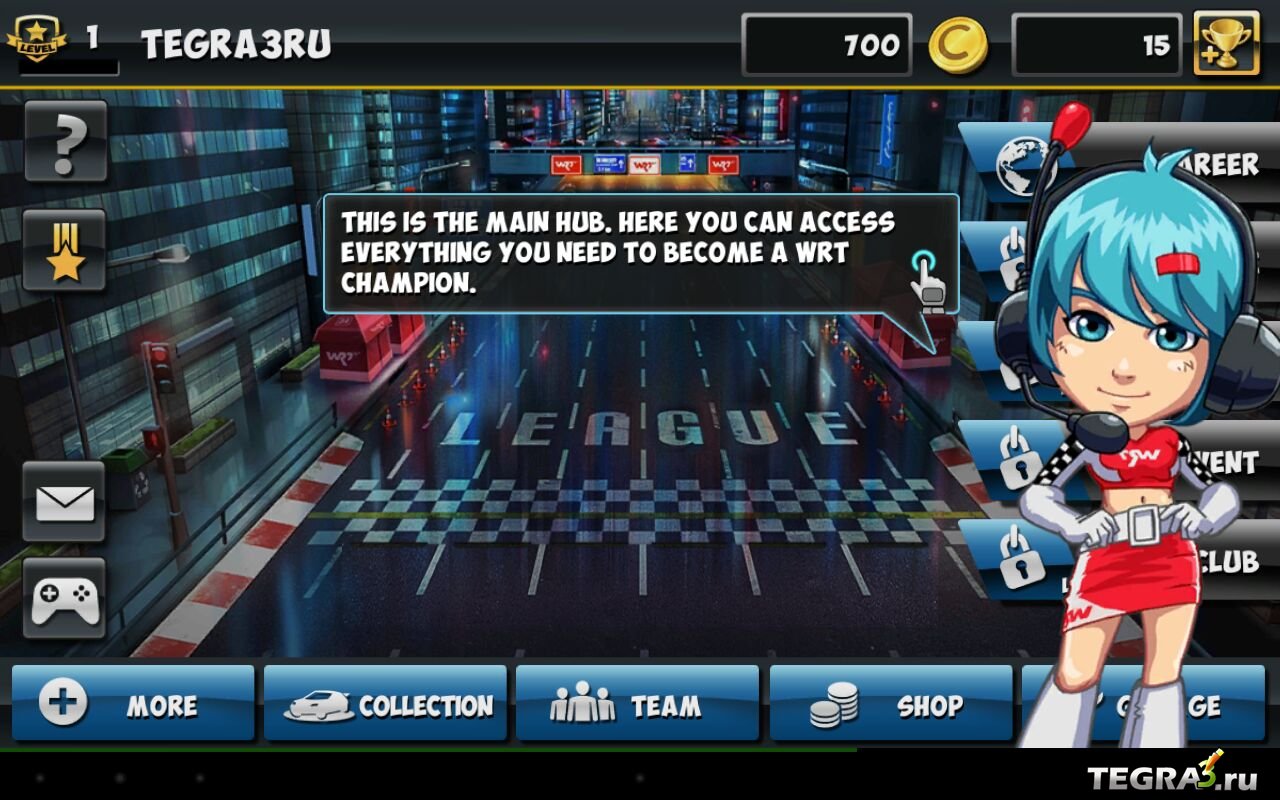Open the More menu
Image resolution: width=1280 pixels, height=800 pixels.
[x=133, y=704]
